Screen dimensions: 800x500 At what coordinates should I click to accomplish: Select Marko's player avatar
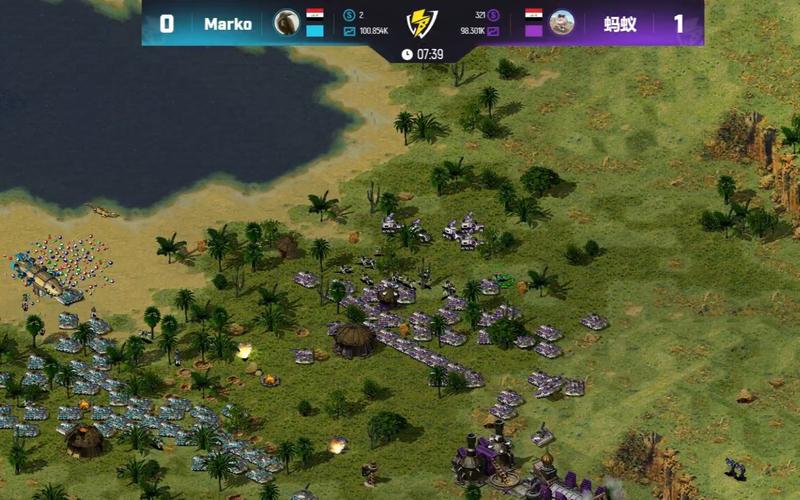(287, 22)
